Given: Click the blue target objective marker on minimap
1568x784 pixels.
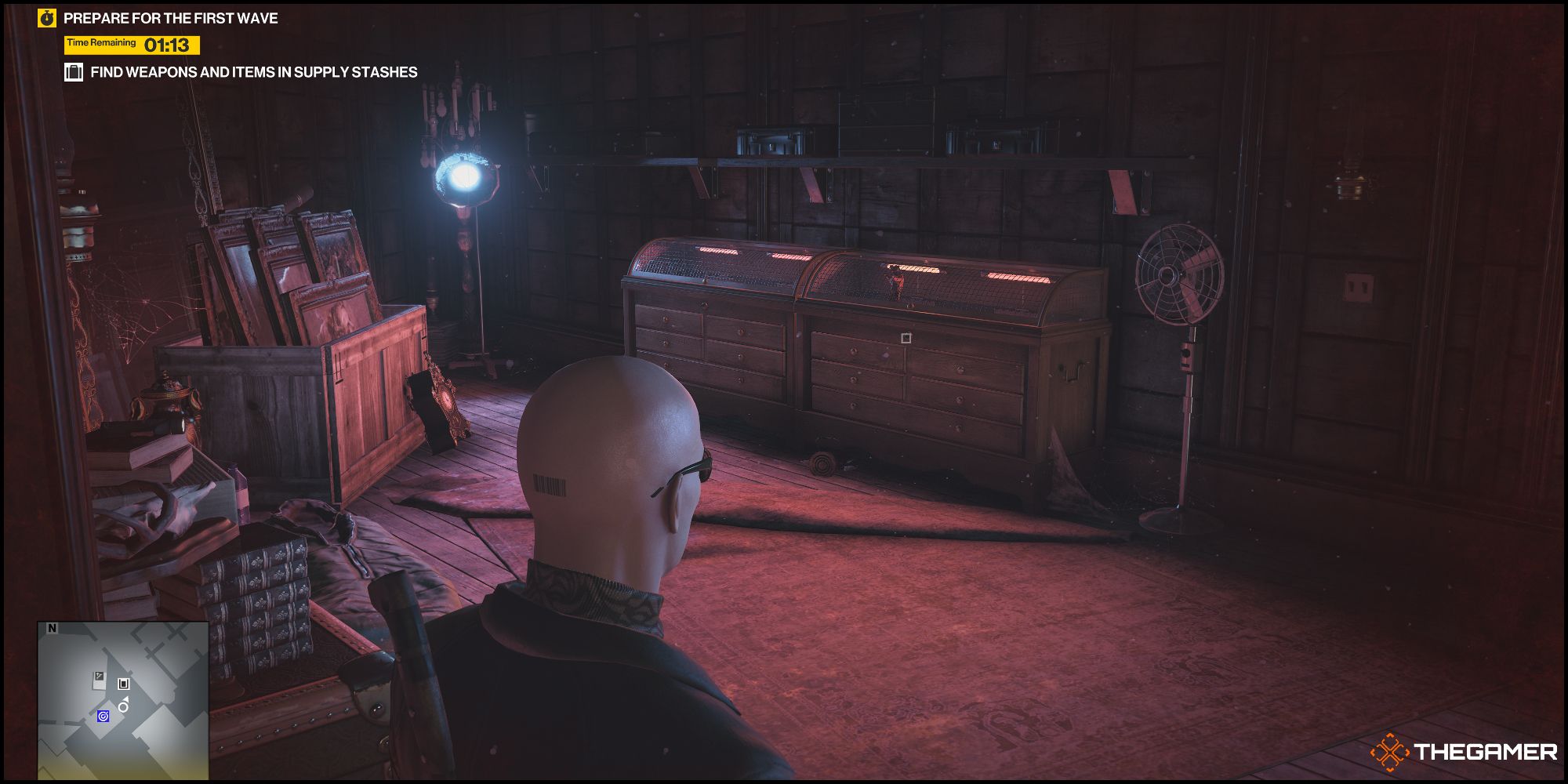Looking at the screenshot, I should click(x=103, y=717).
